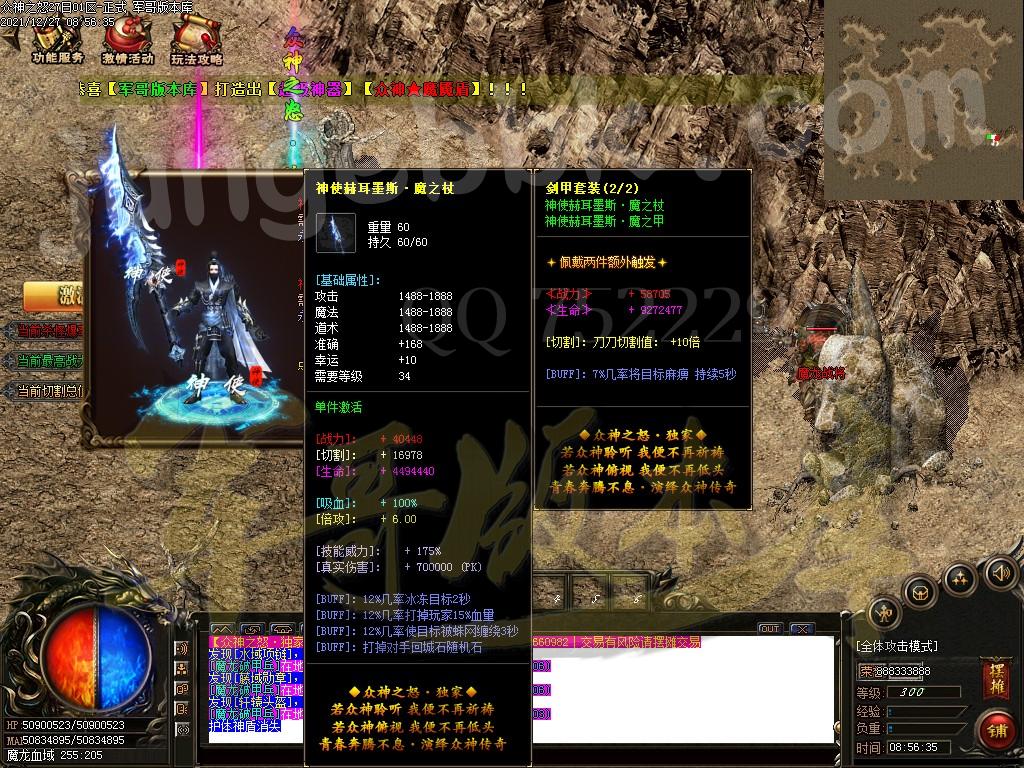Viewport: 1024px width, 768px height.
Task: Switch the 全体攻击模式 attack mode
Action: click(897, 646)
